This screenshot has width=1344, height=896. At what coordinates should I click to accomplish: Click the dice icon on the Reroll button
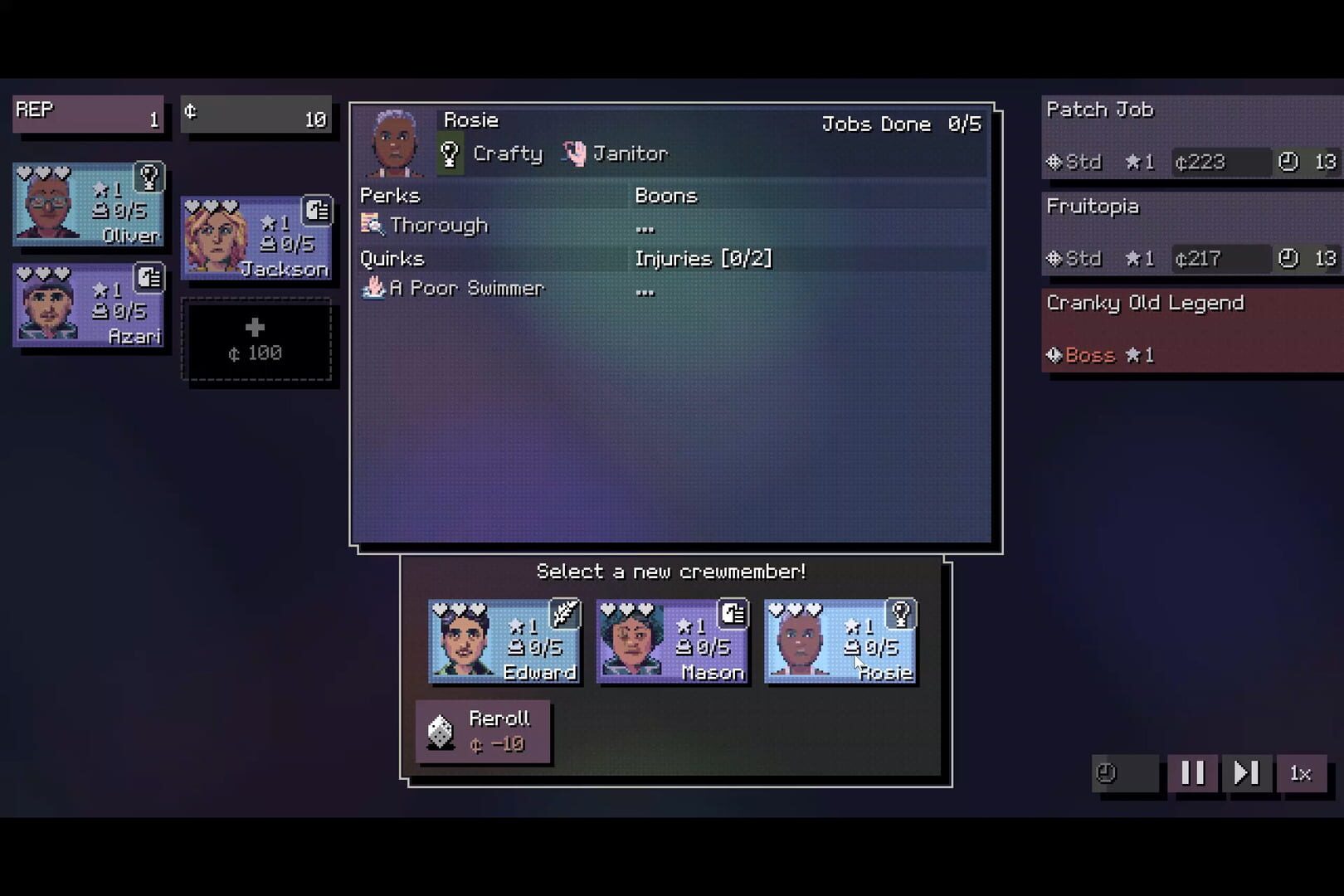440,732
